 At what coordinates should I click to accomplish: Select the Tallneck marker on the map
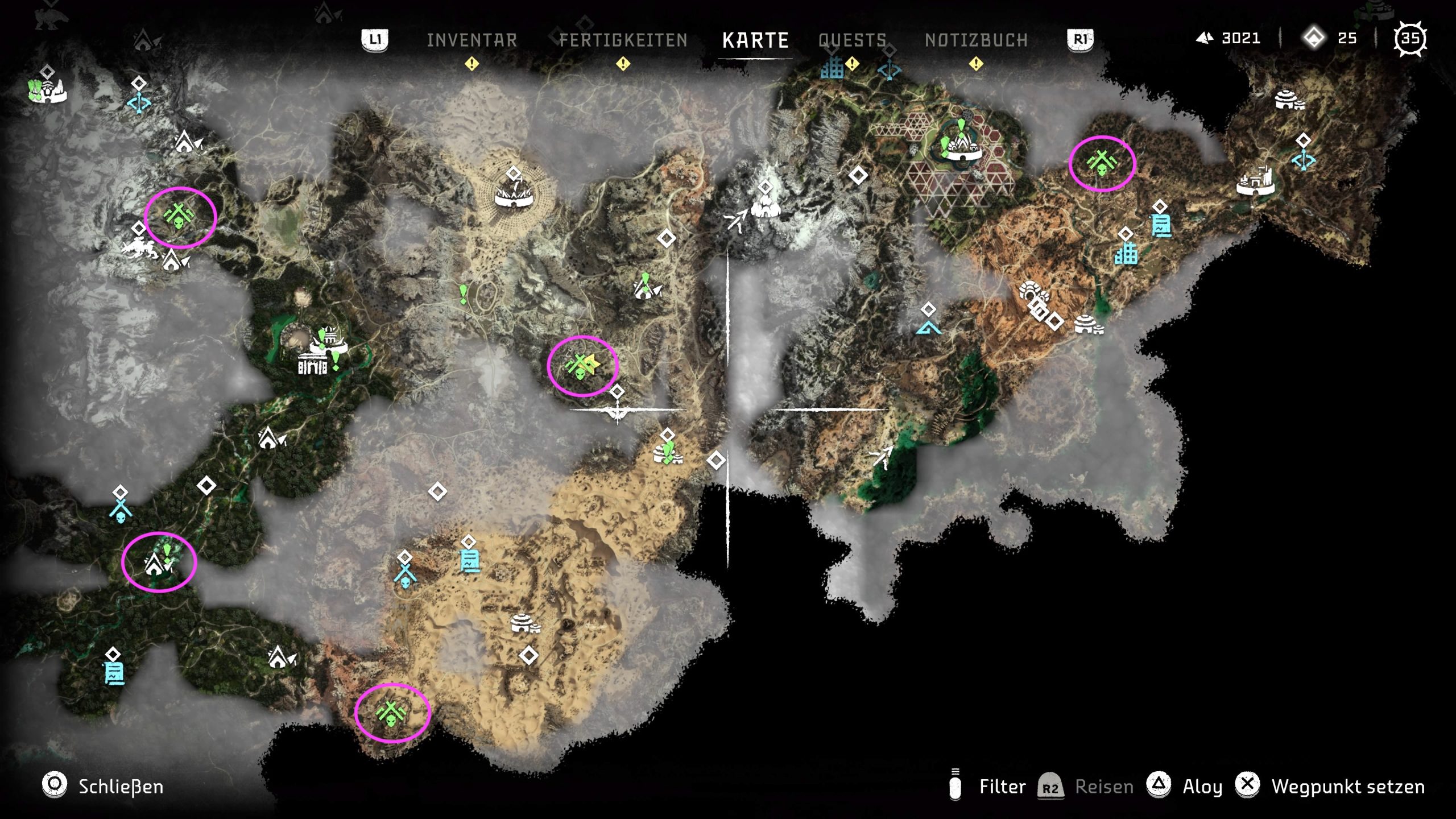tap(618, 411)
